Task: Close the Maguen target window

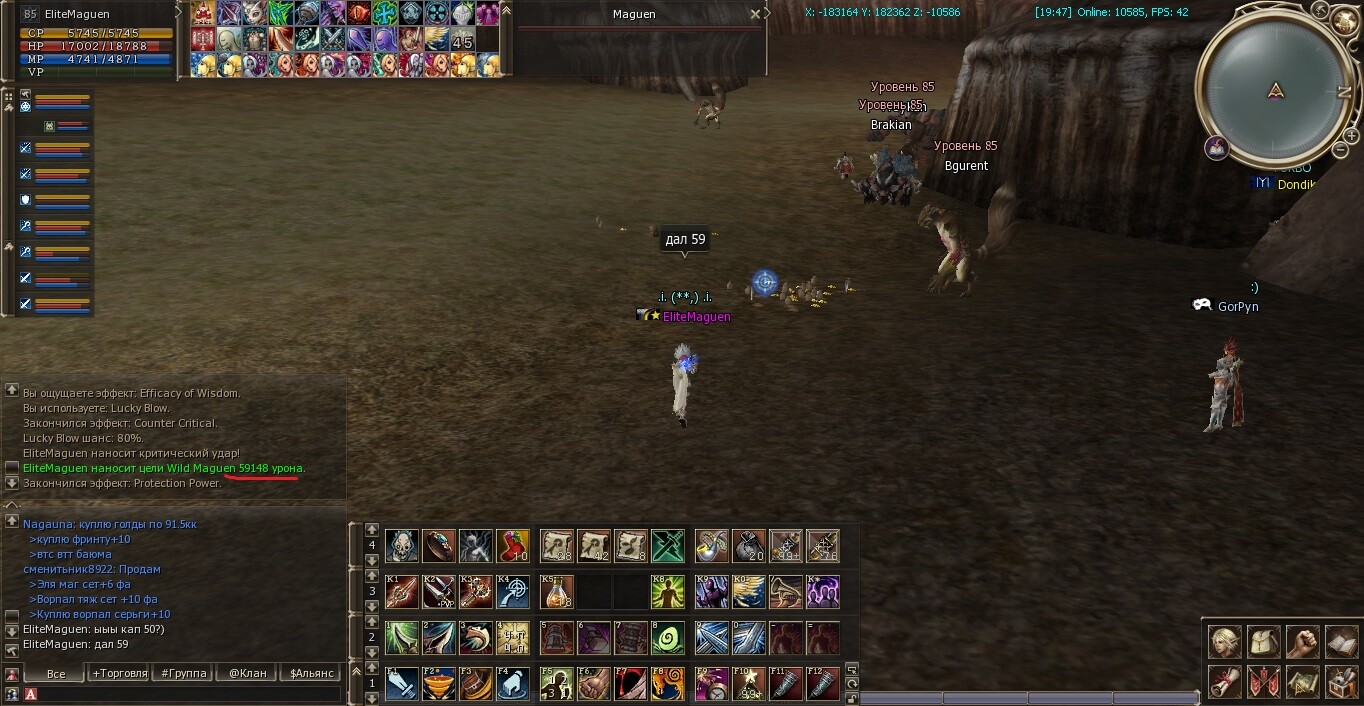Action: click(755, 14)
